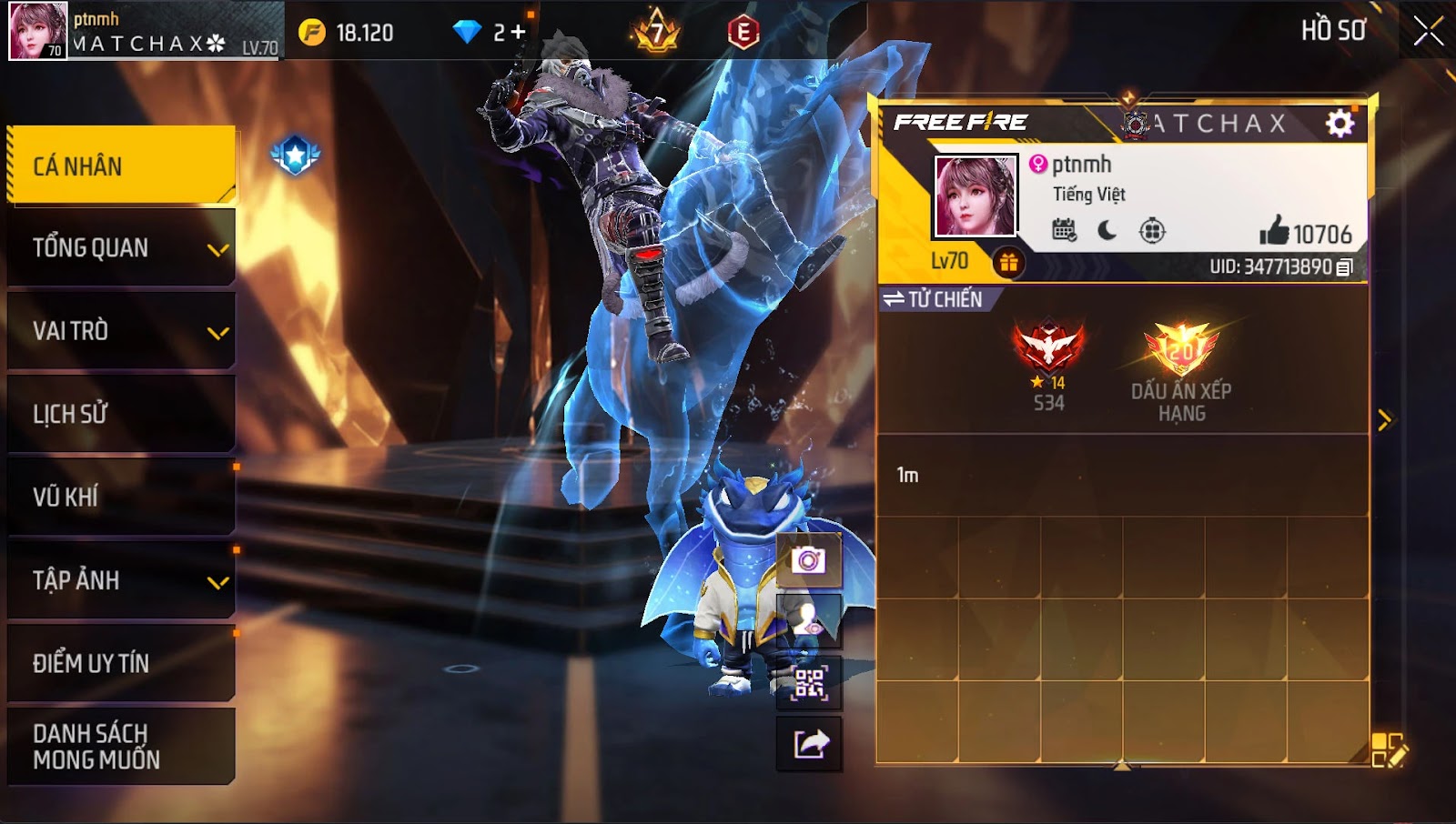Add diamonds with the plus button

(x=517, y=33)
